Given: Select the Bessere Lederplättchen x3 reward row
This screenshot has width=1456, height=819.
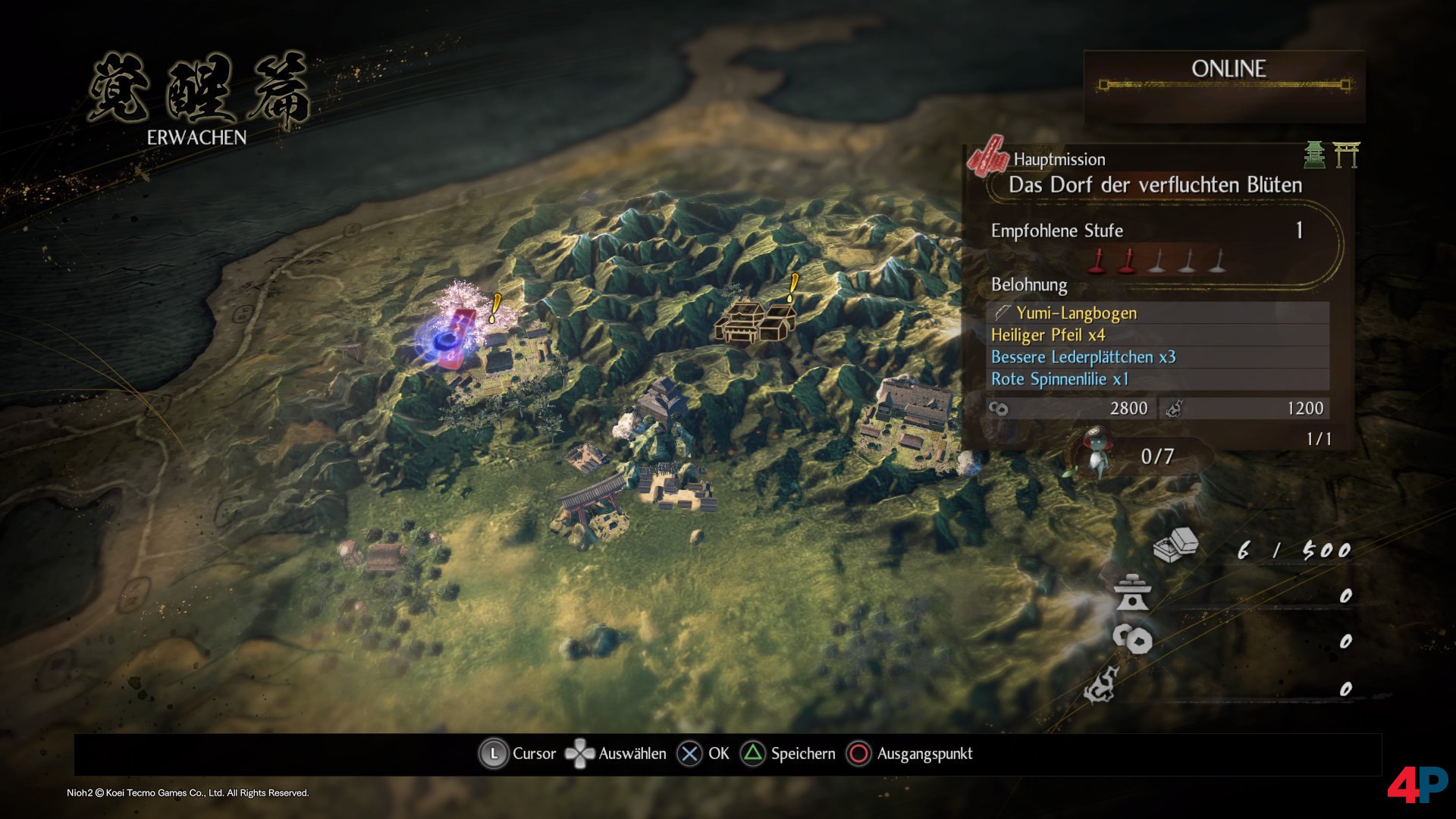Looking at the screenshot, I should [1157, 357].
